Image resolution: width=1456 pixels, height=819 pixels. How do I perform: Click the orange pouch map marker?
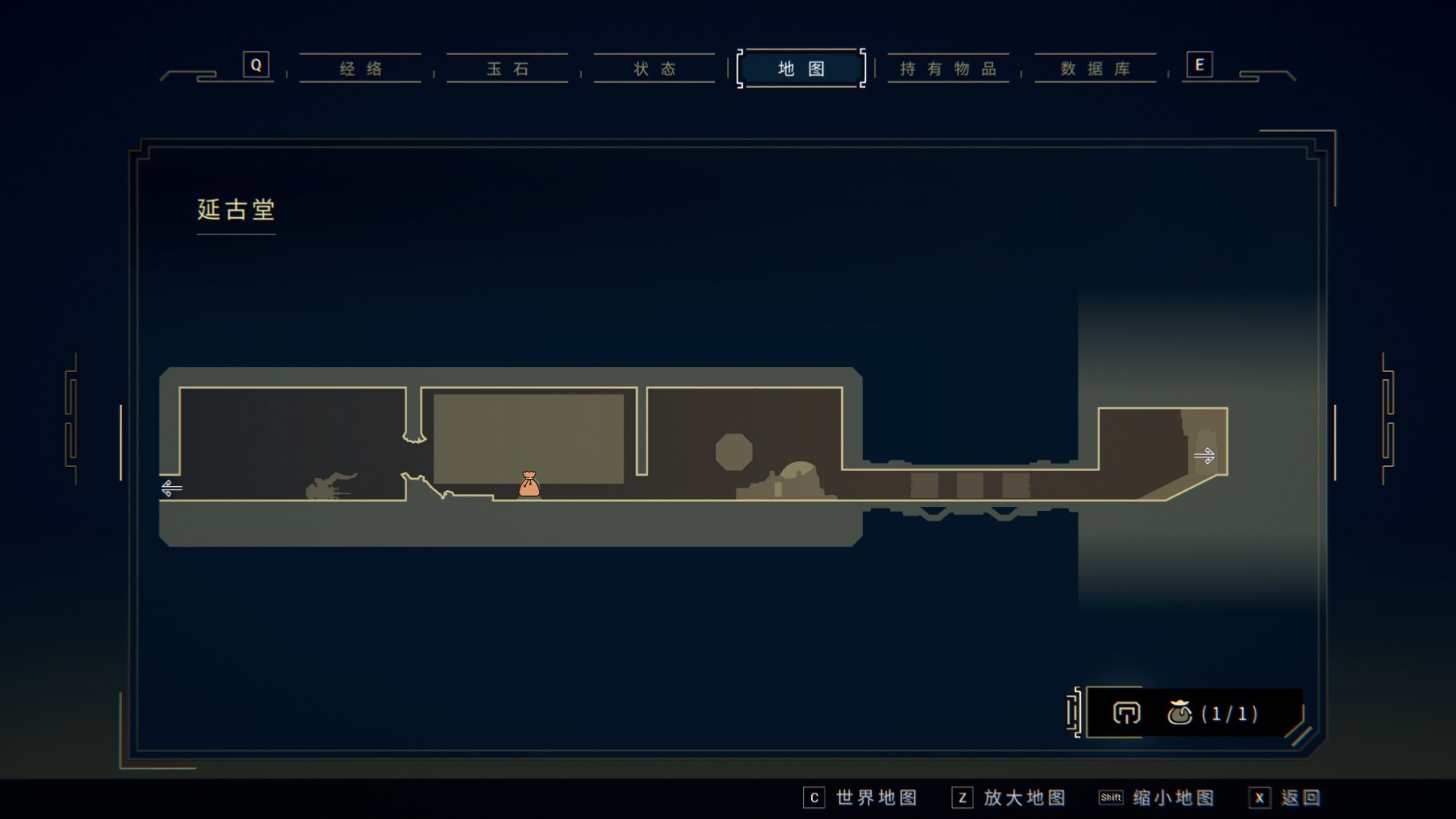tap(528, 484)
